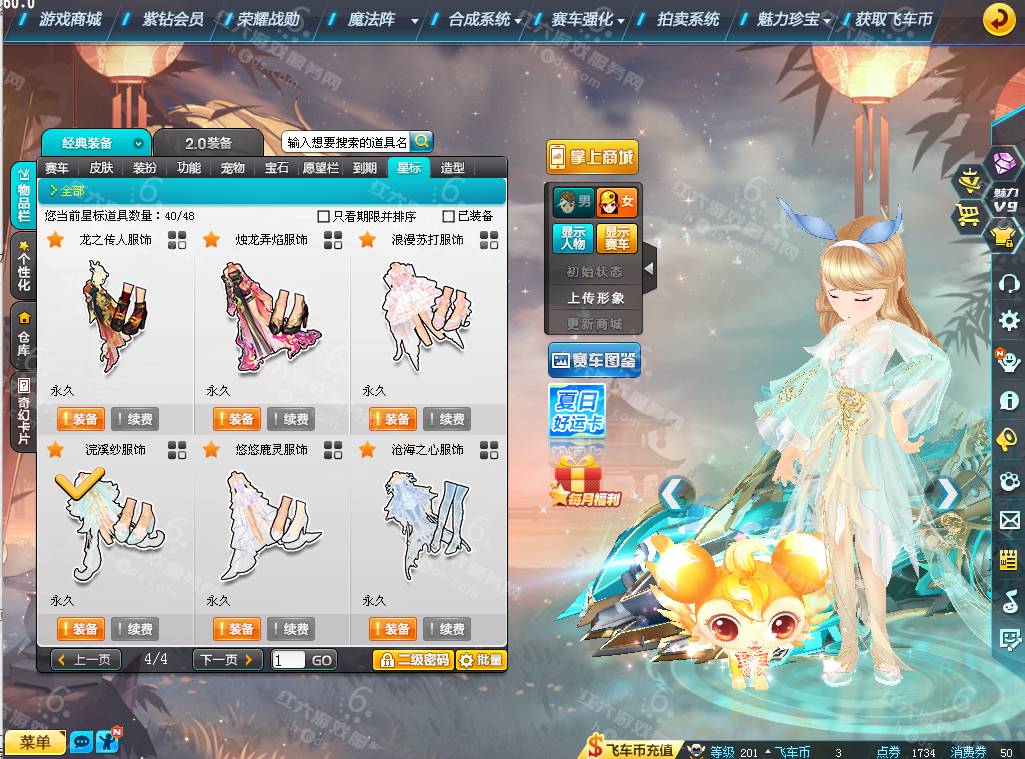The height and width of the screenshot is (759, 1025).
Task: Toggle the 只看期限并排序 checkbox
Action: click(323, 216)
